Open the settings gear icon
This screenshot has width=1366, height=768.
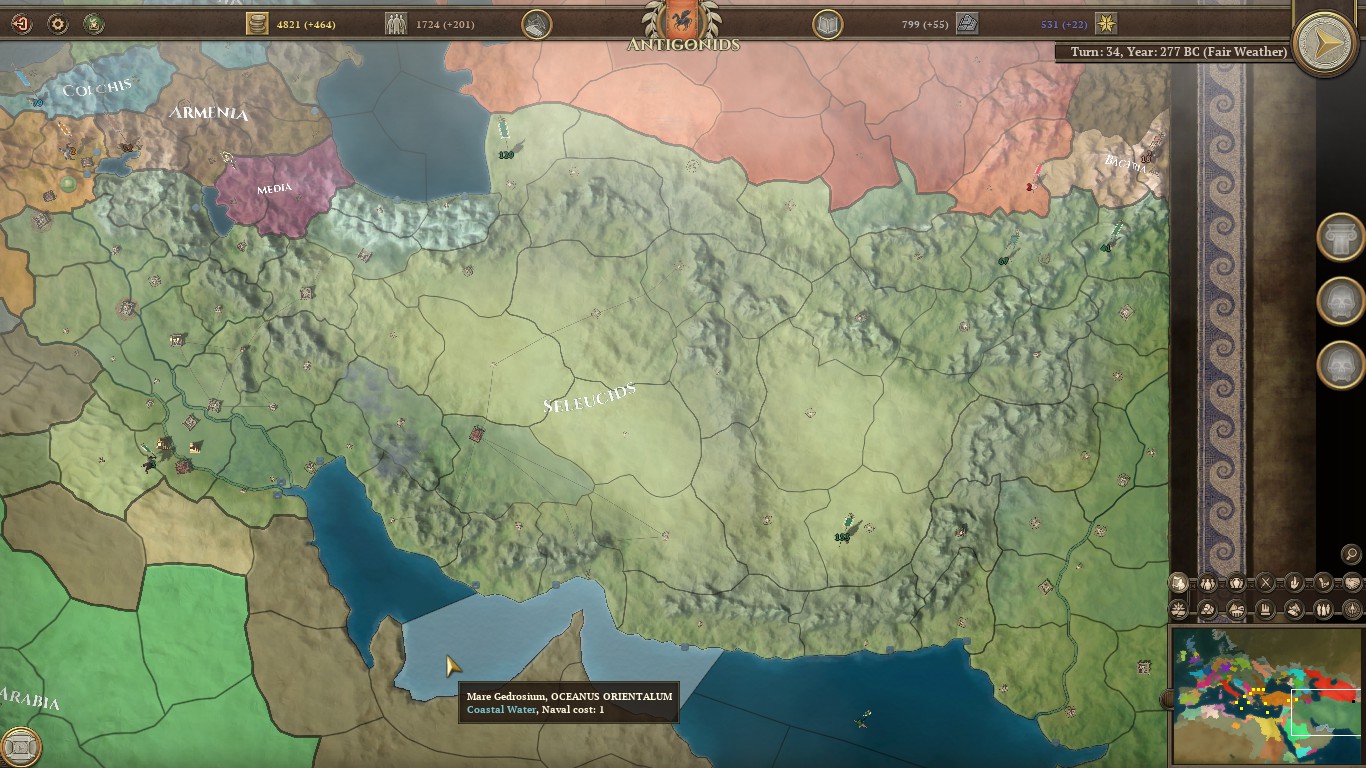coord(58,21)
